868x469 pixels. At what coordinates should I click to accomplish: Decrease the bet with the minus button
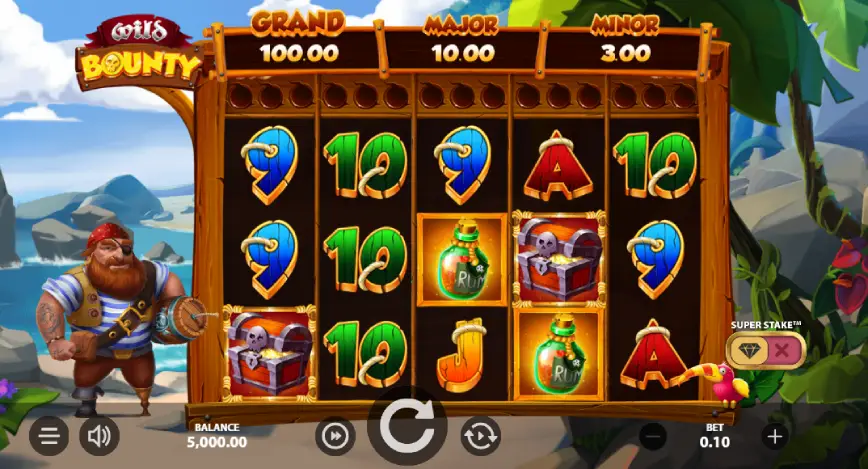click(x=653, y=436)
